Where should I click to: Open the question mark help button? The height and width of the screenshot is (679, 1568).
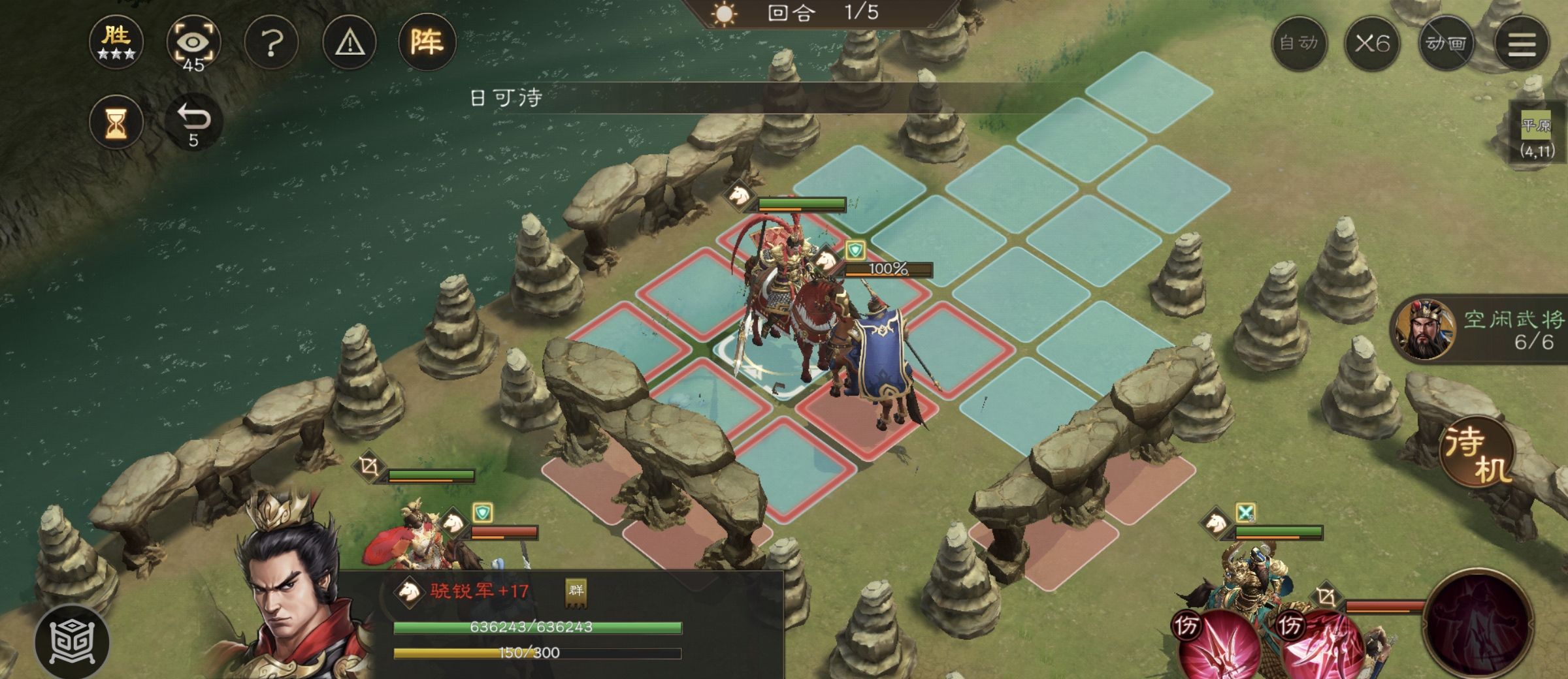272,44
